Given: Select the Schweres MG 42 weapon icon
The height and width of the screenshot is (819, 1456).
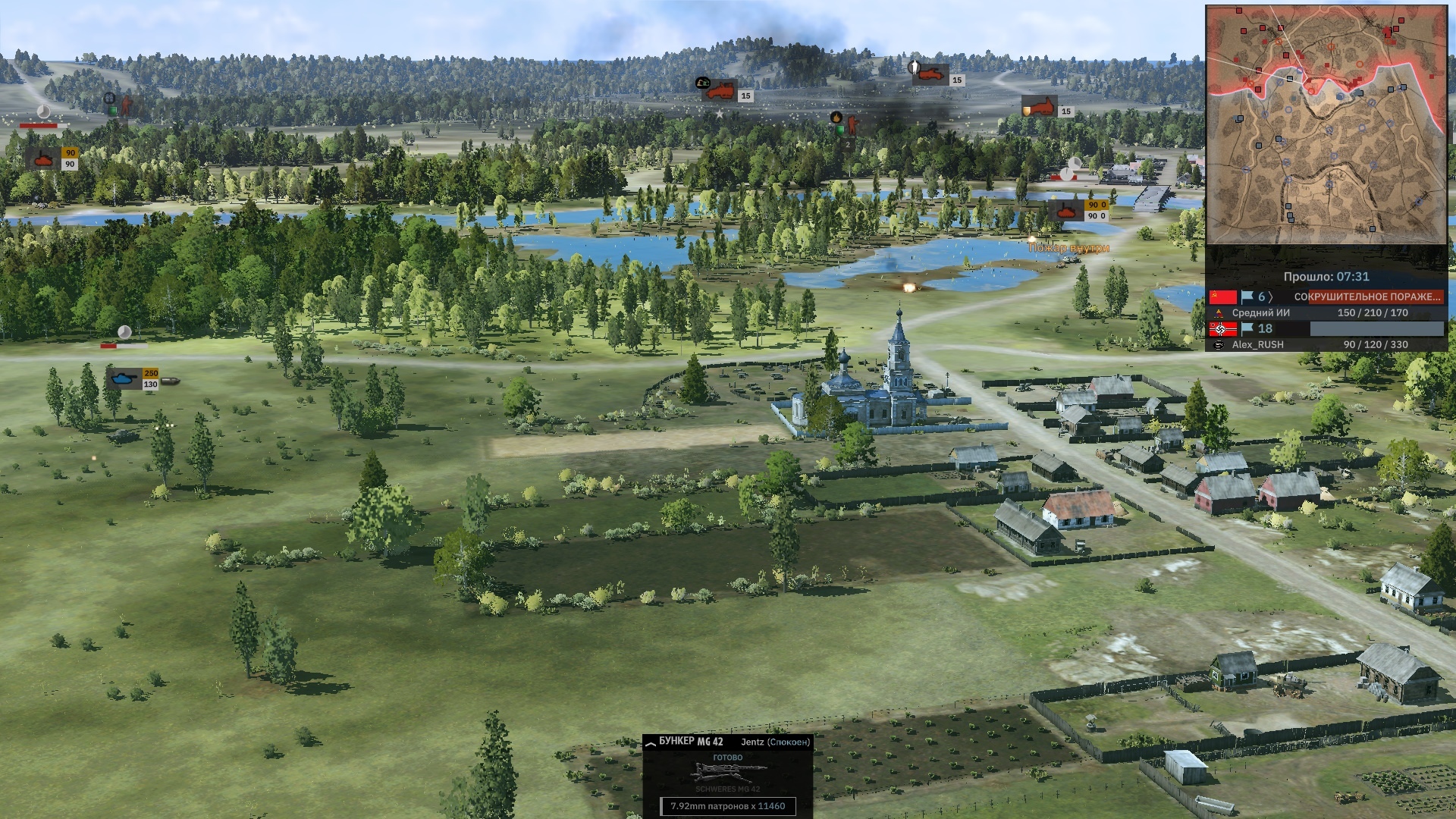Looking at the screenshot, I should [728, 773].
